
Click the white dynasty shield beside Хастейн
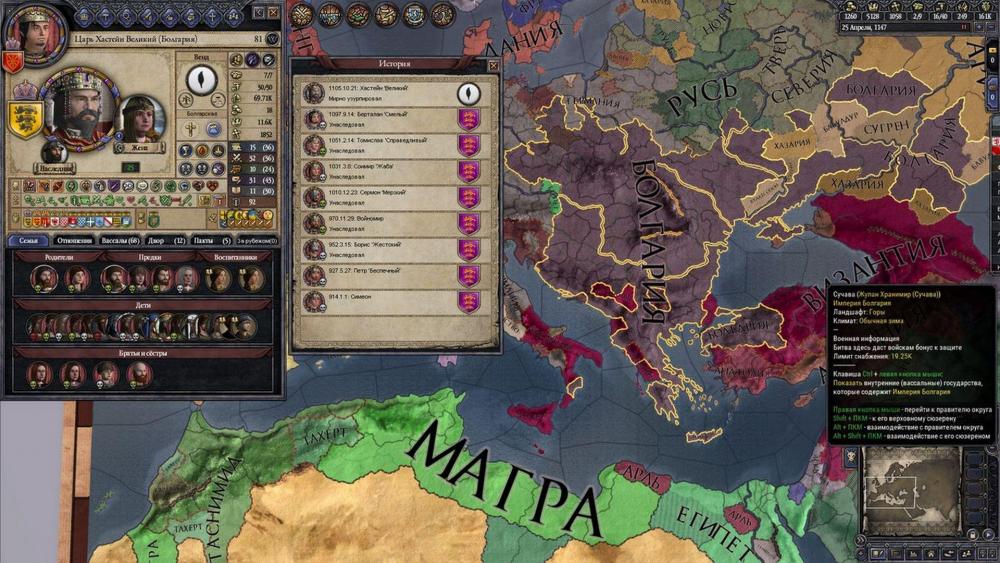pyautogui.click(x=468, y=93)
